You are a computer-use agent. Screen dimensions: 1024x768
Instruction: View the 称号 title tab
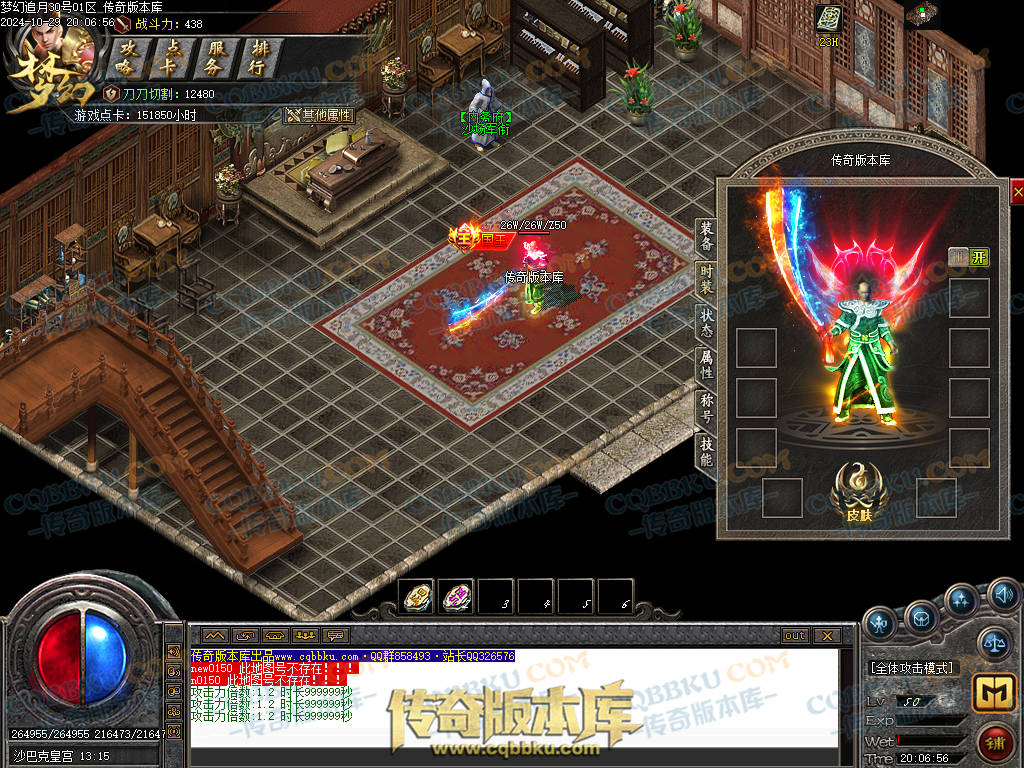pyautogui.click(x=706, y=408)
